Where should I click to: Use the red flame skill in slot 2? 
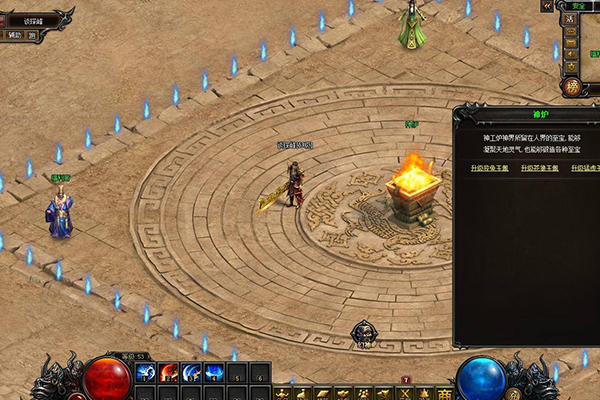(x=168, y=374)
